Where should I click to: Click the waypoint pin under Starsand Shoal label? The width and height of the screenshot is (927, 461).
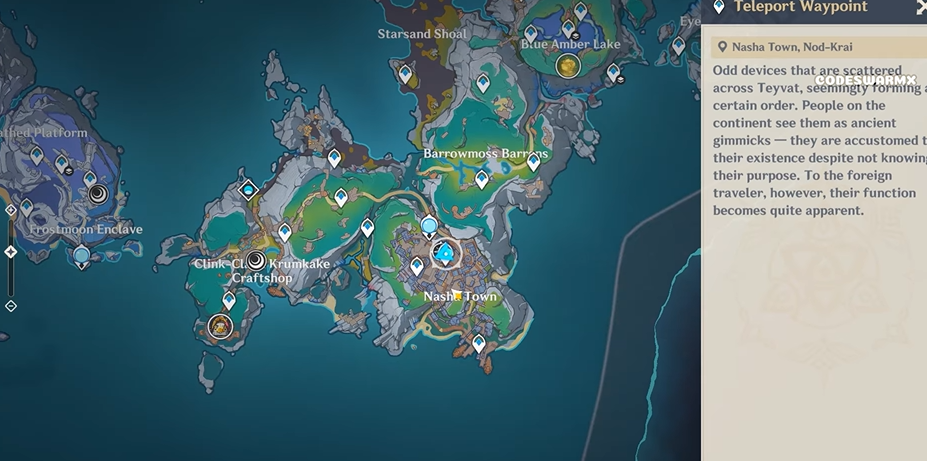(x=405, y=73)
